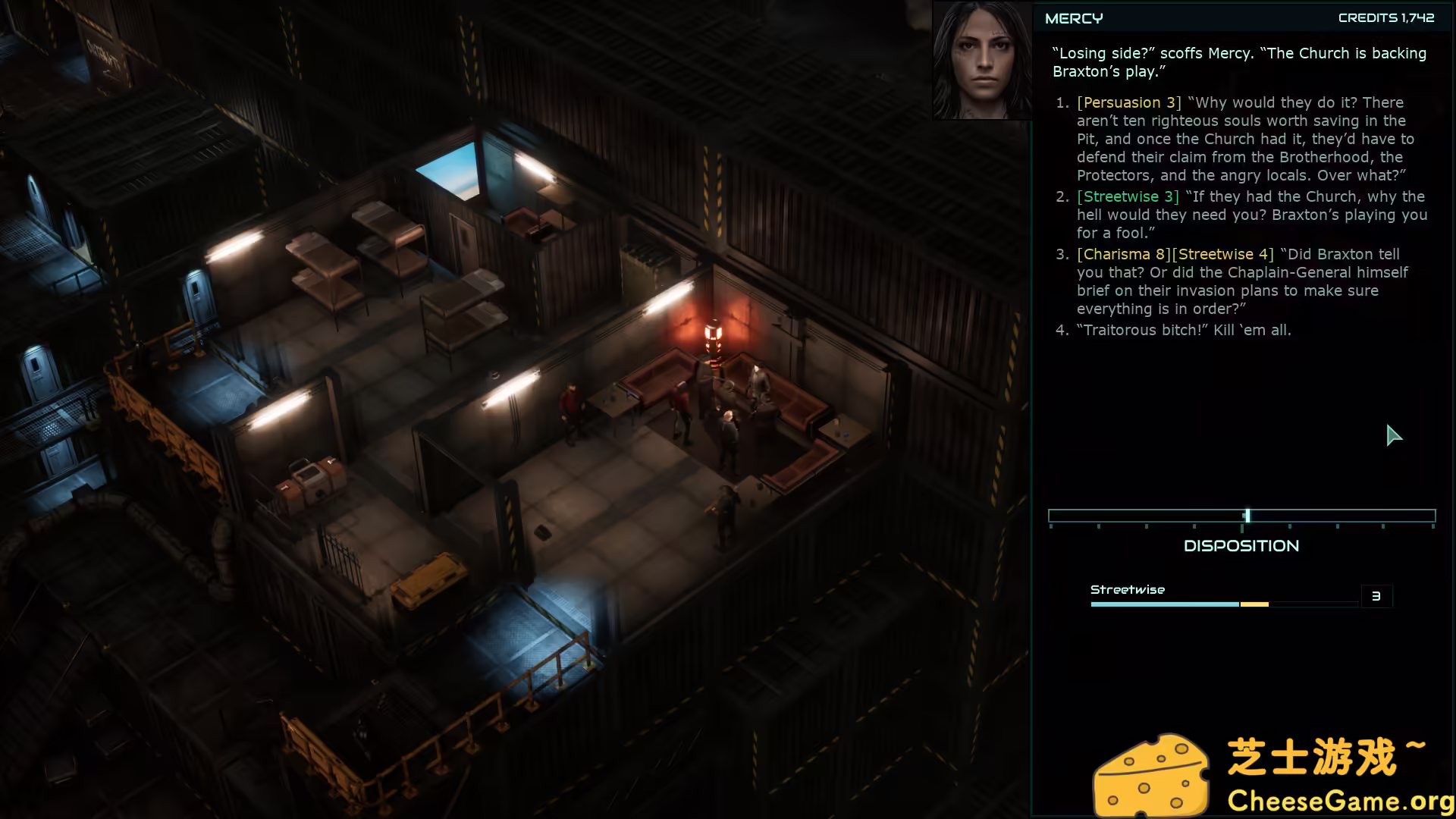Click the Streetwise skill label
Screen dimensions: 1456x819
1128,588
